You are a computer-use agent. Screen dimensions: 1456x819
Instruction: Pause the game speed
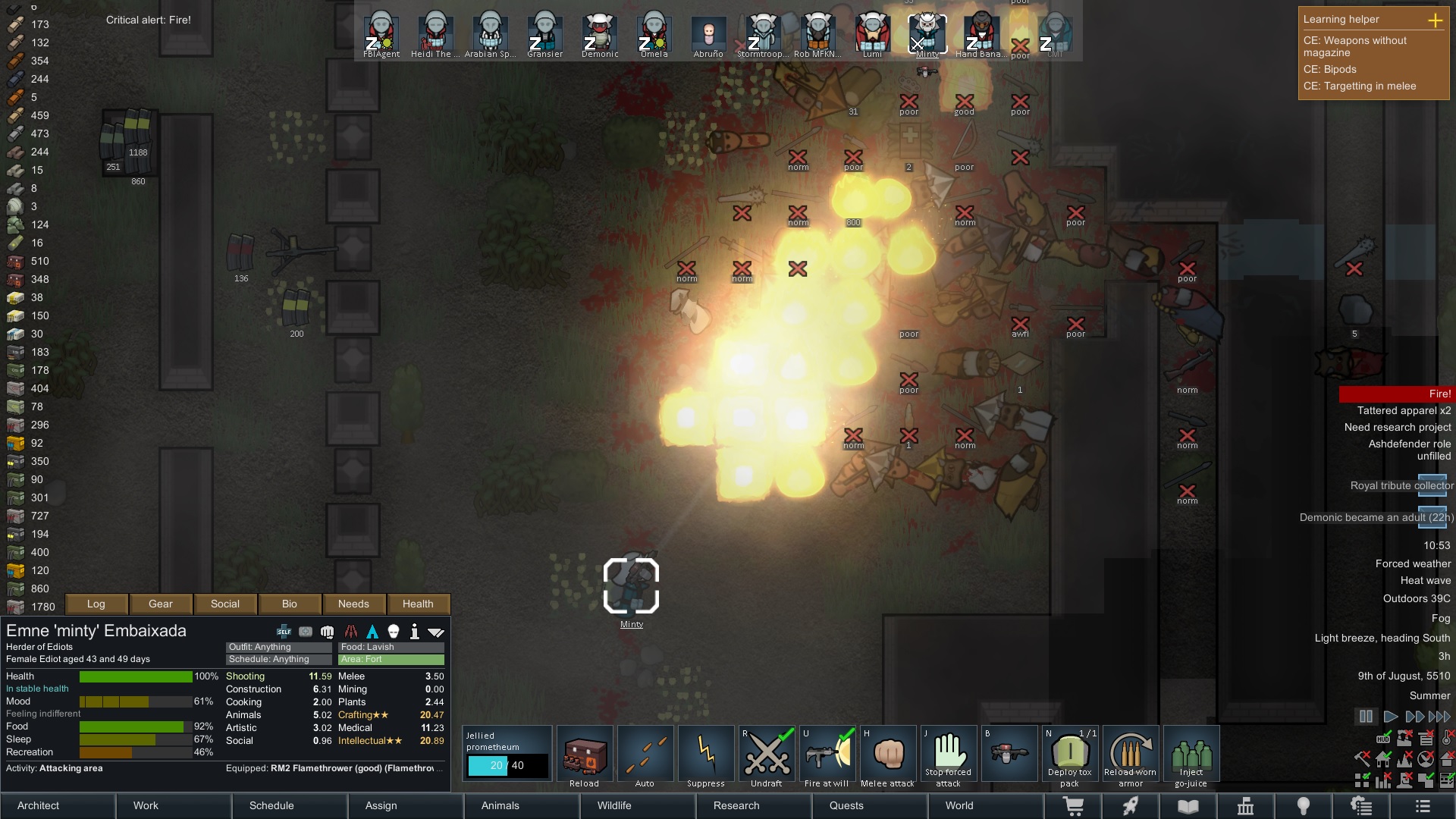tap(1366, 717)
